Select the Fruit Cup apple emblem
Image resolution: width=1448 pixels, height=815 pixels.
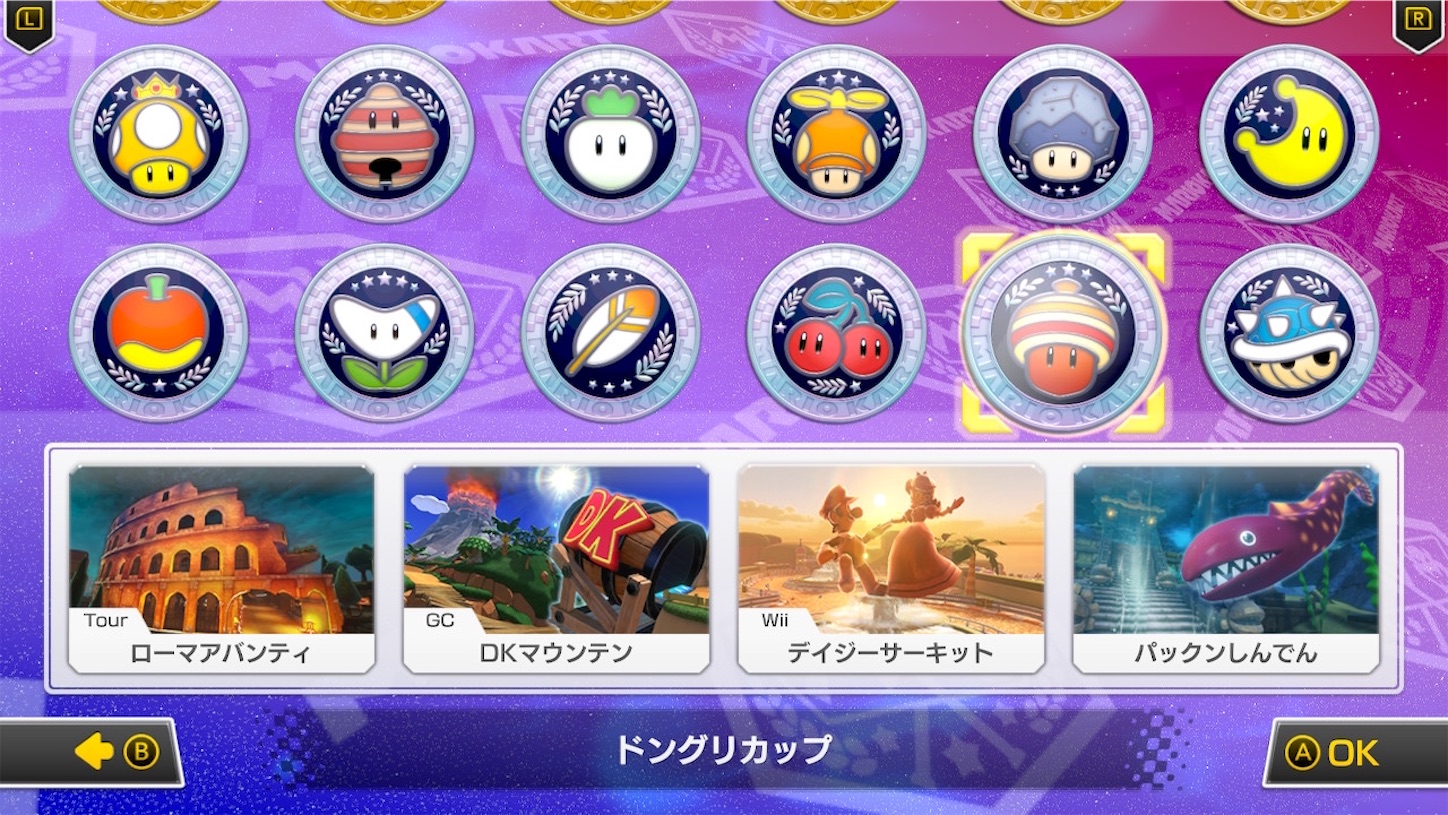click(x=158, y=330)
